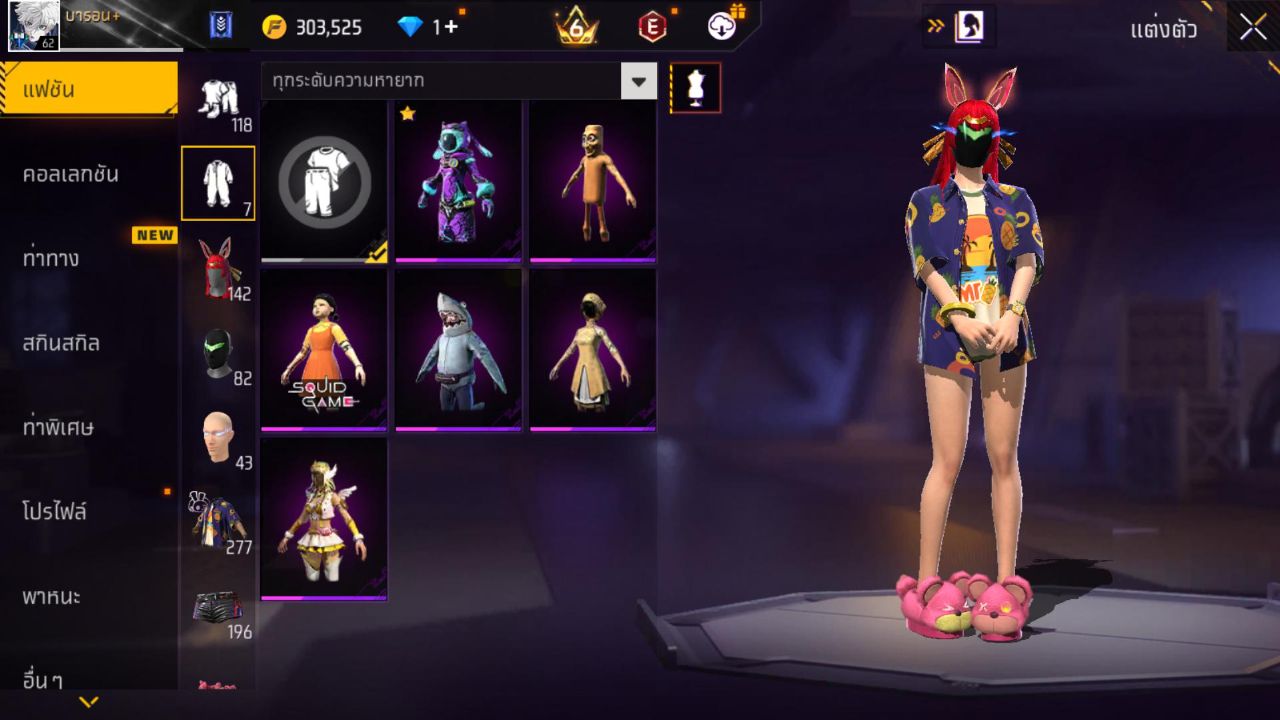The height and width of the screenshot is (720, 1280).
Task: Open the bunny-ear red hair category
Action: [x=217, y=268]
